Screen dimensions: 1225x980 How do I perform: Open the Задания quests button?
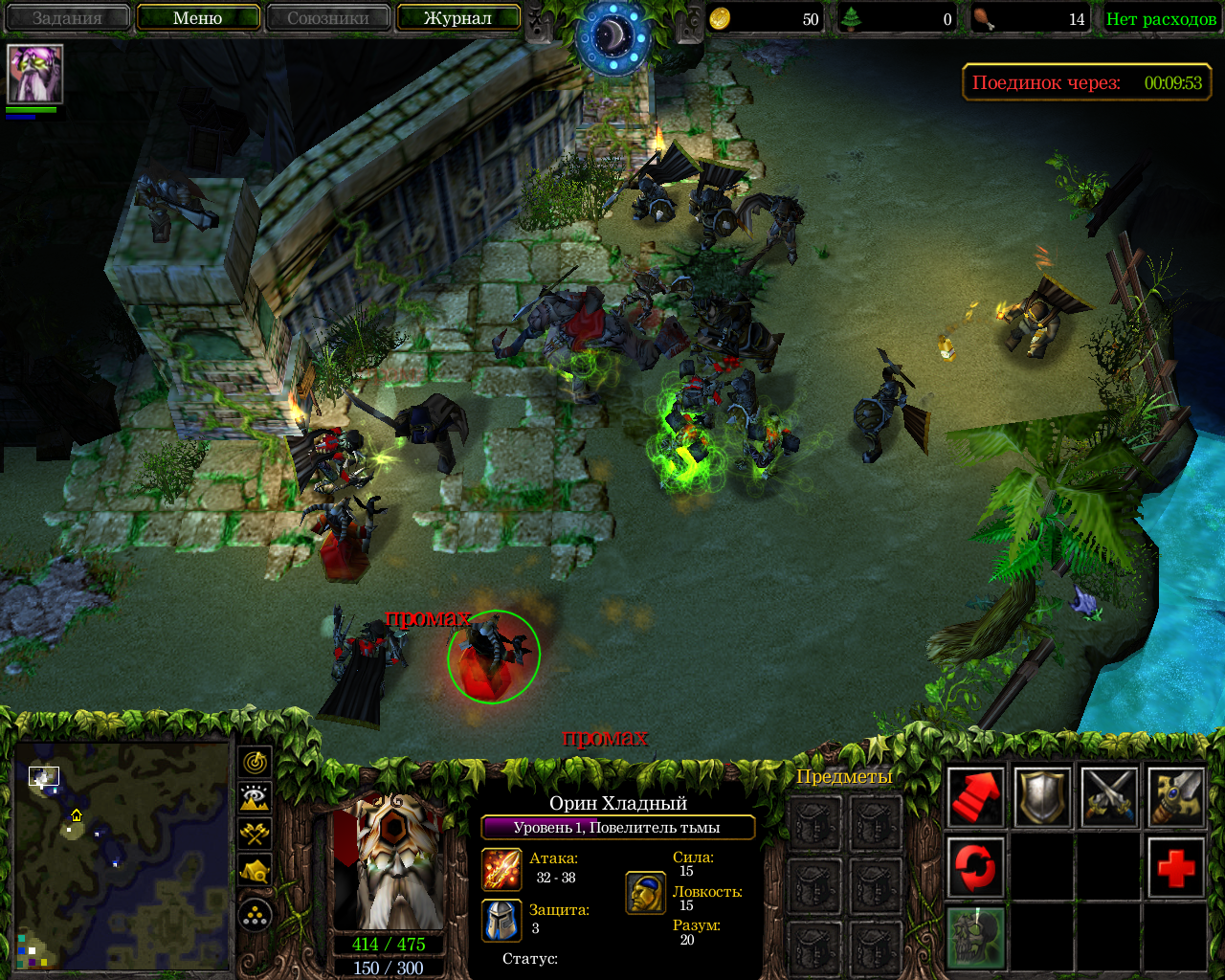coord(67,18)
